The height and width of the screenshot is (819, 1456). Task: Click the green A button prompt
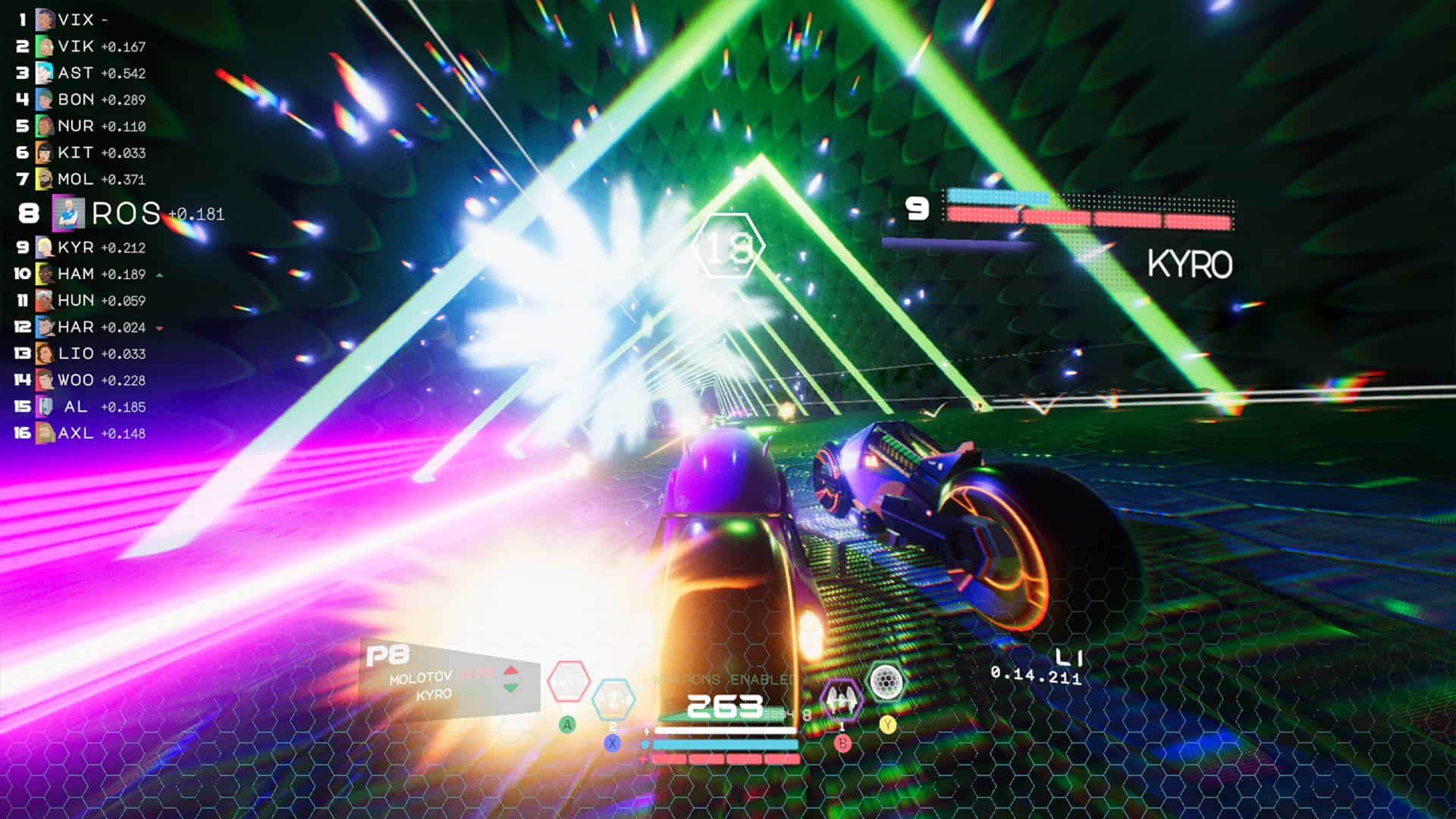point(567,725)
